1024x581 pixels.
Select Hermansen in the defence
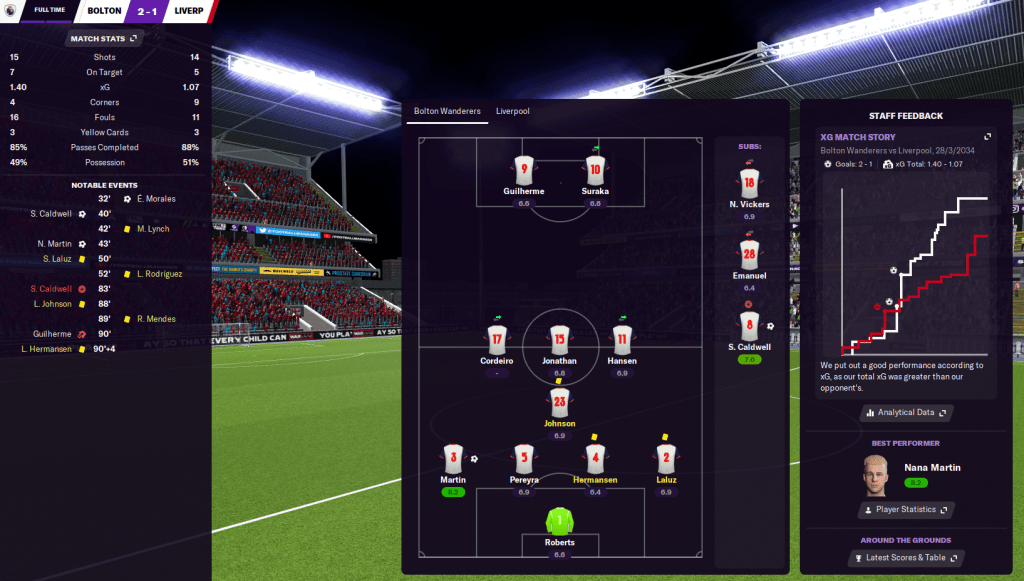click(595, 460)
